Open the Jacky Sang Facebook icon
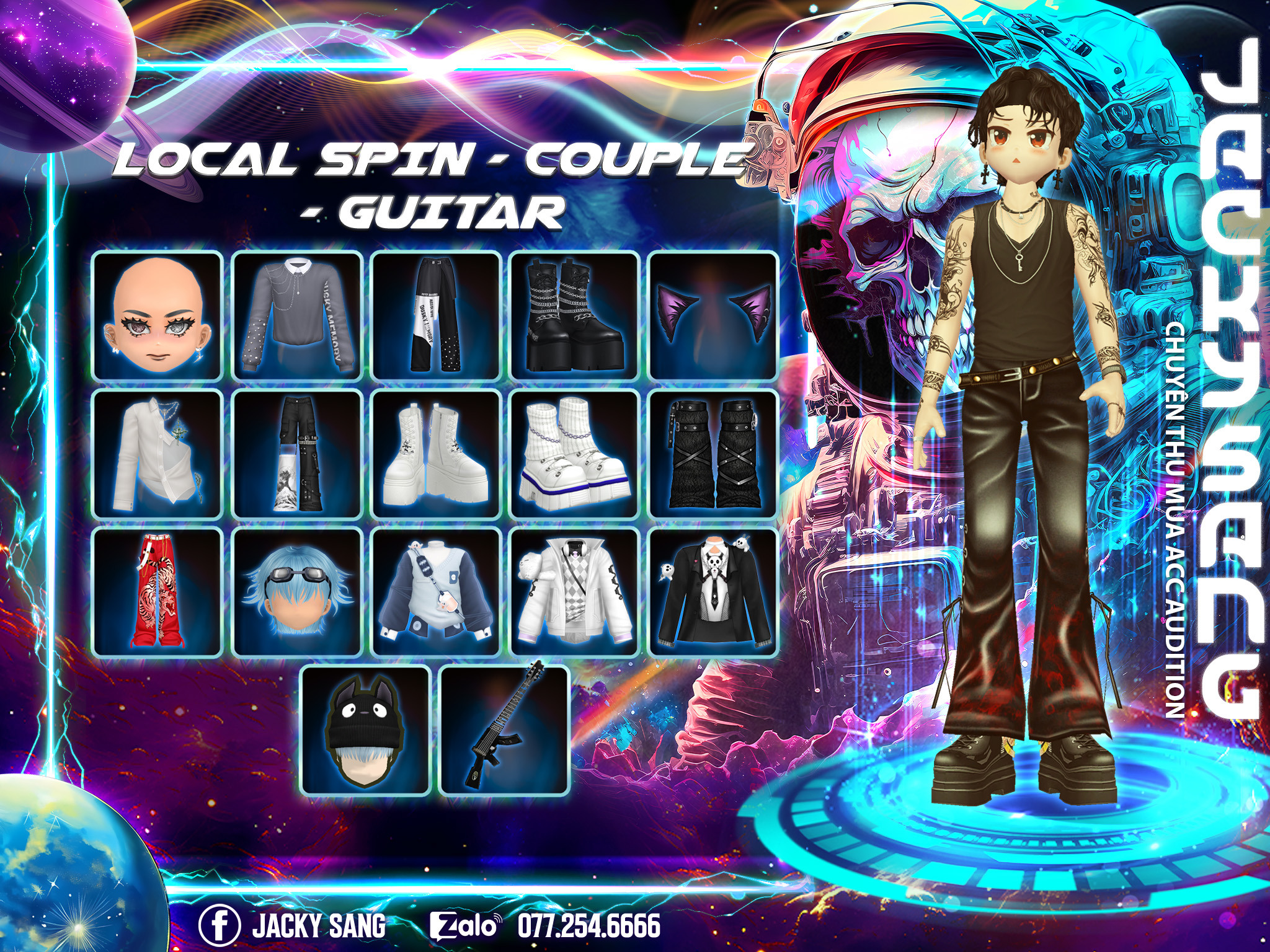The height and width of the screenshot is (952, 1270). (x=219, y=926)
